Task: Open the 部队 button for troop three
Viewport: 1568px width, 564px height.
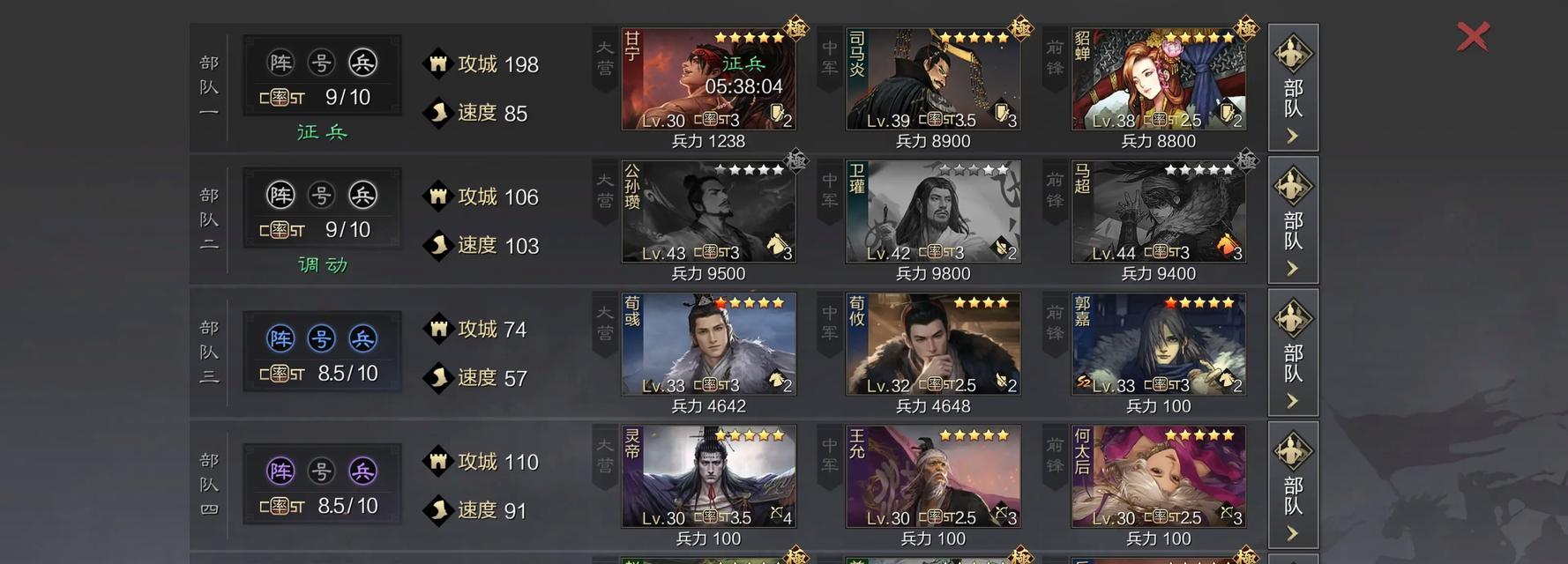Action: 1293,352
